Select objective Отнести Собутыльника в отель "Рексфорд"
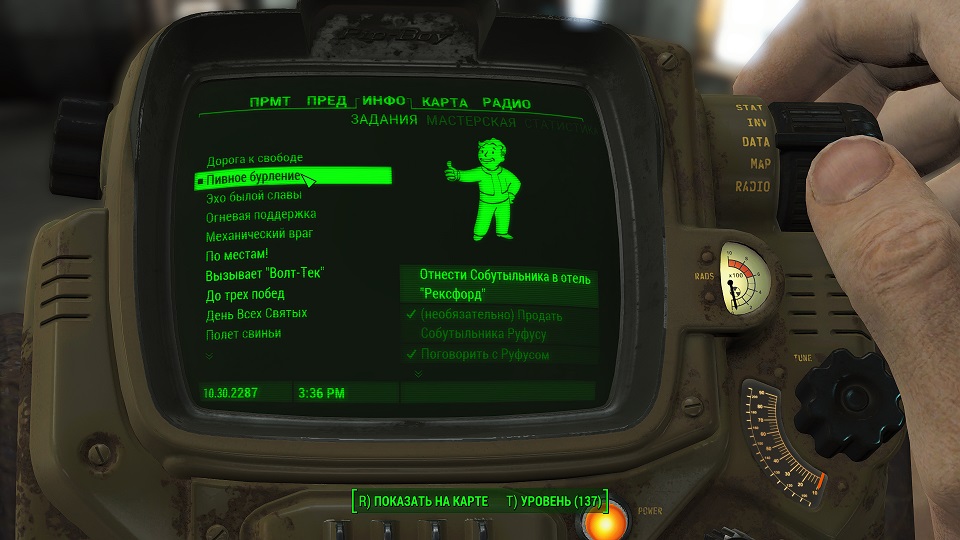Image resolution: width=960 pixels, height=540 pixels. click(x=499, y=285)
